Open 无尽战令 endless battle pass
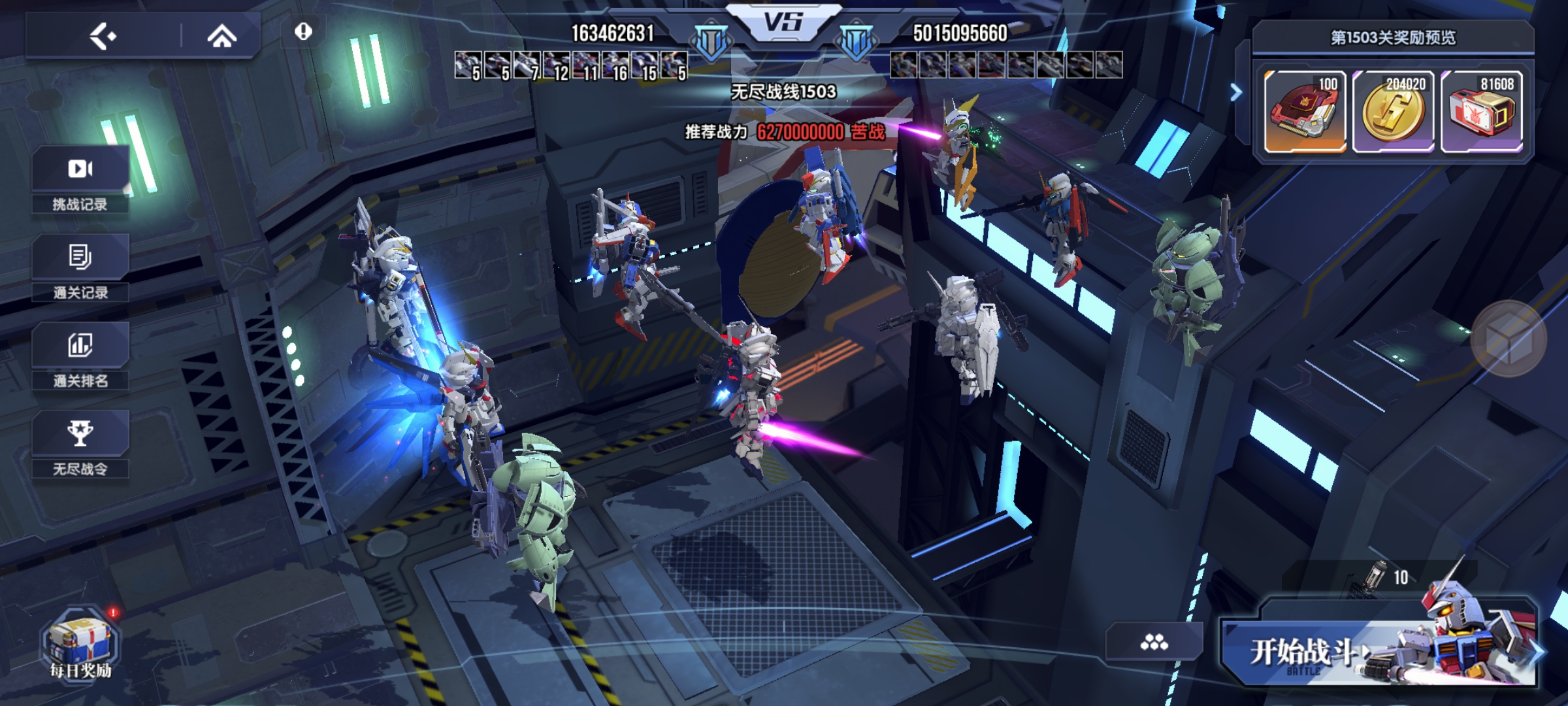Image resolution: width=1568 pixels, height=706 pixels. [x=80, y=445]
